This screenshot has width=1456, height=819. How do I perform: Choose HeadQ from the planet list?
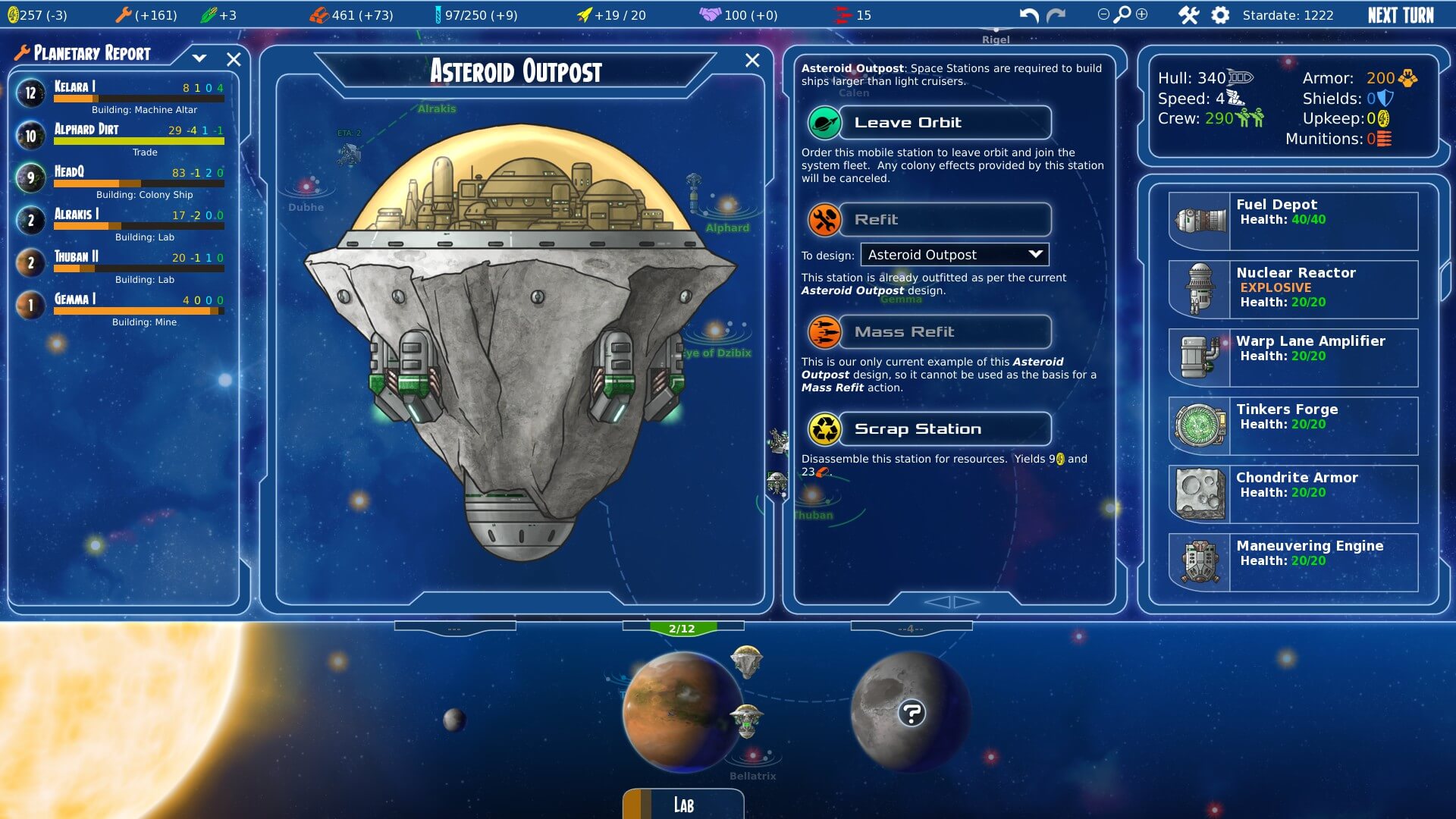pyautogui.click(x=121, y=178)
